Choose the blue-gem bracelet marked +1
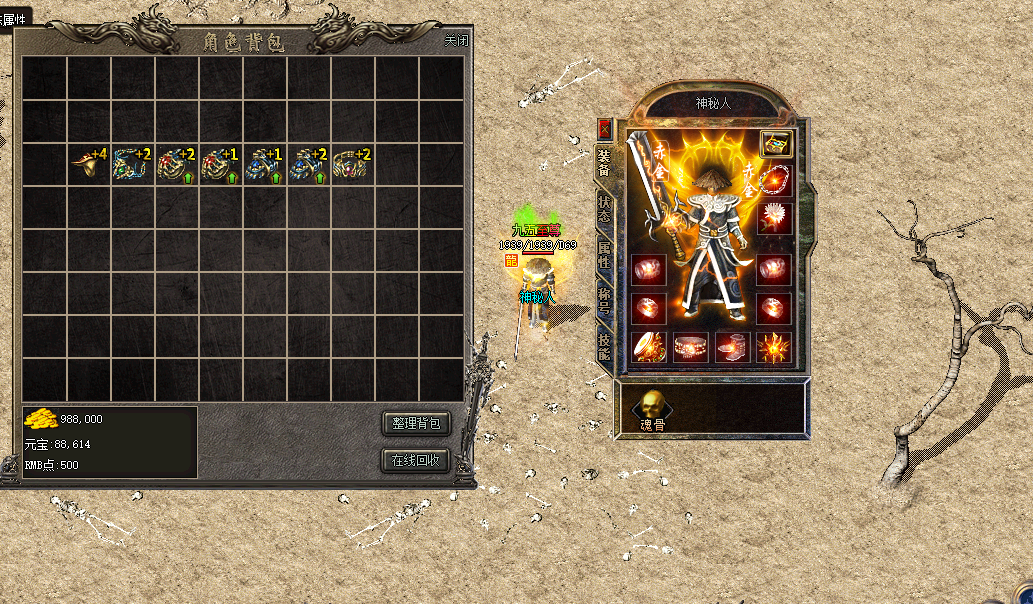Screen dimensions: 1033x604 265,164
